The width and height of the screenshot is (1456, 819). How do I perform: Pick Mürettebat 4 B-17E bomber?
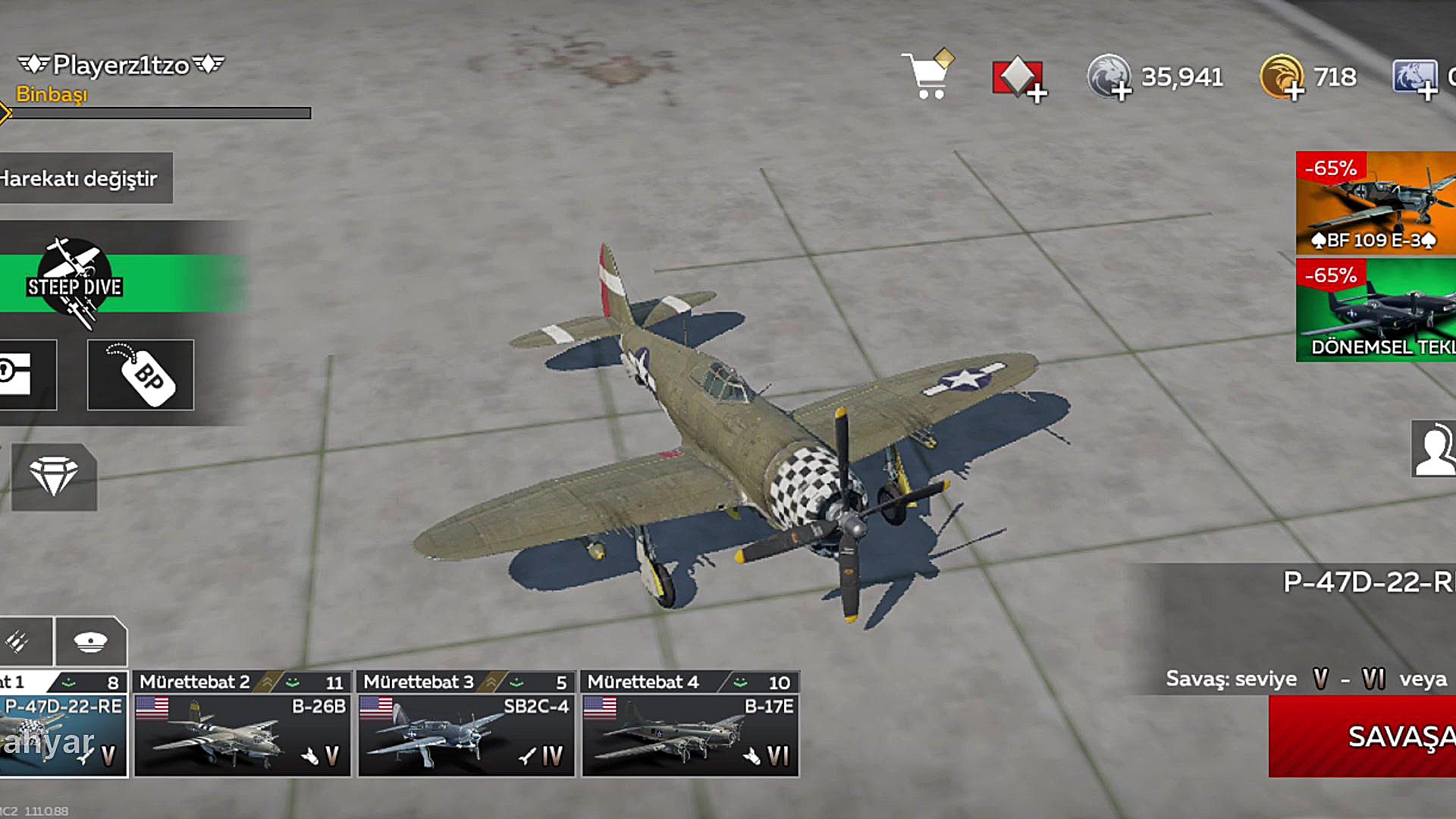(x=690, y=724)
